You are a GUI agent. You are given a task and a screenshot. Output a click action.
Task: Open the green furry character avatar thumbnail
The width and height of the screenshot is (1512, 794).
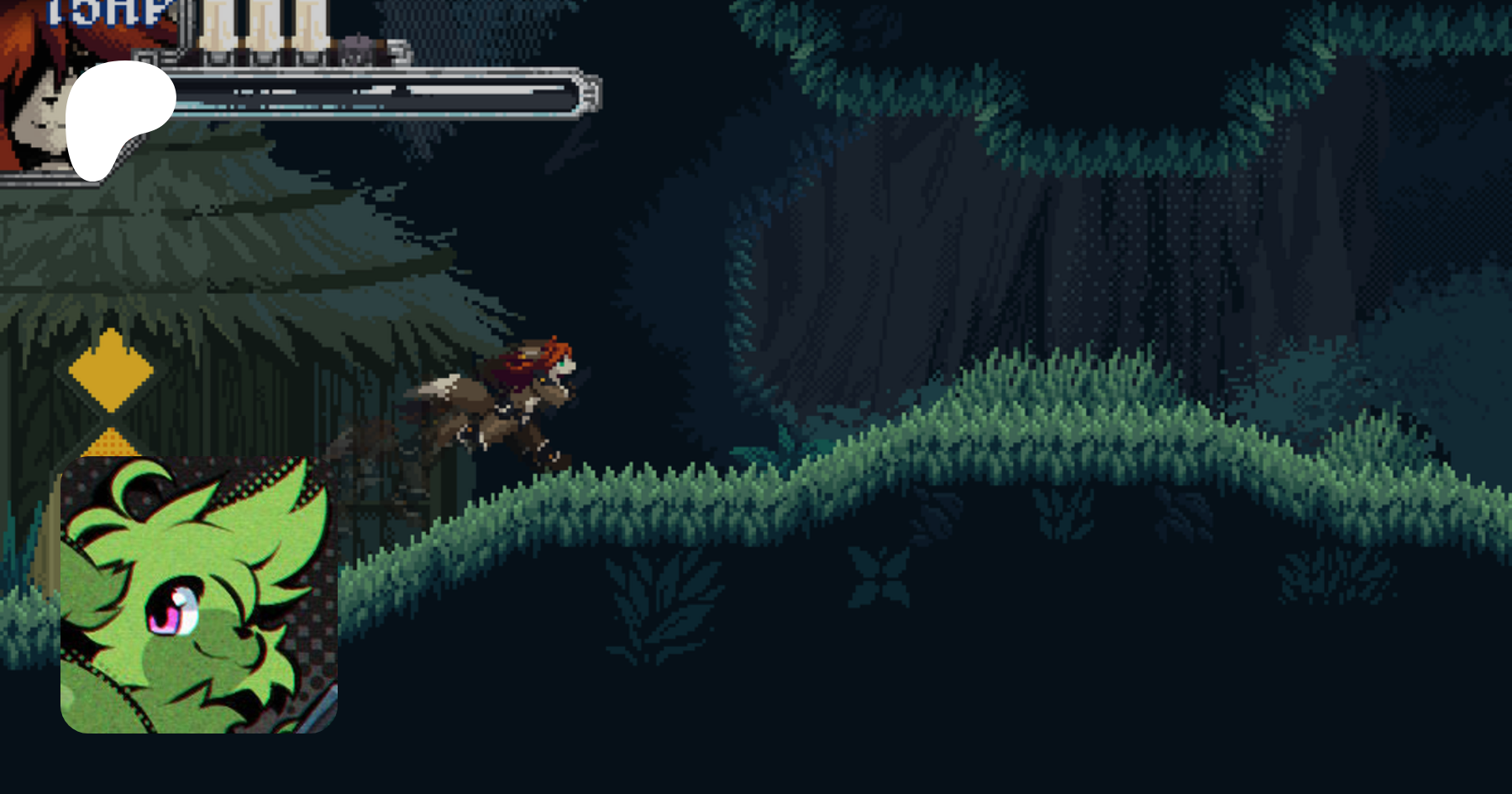tap(199, 595)
